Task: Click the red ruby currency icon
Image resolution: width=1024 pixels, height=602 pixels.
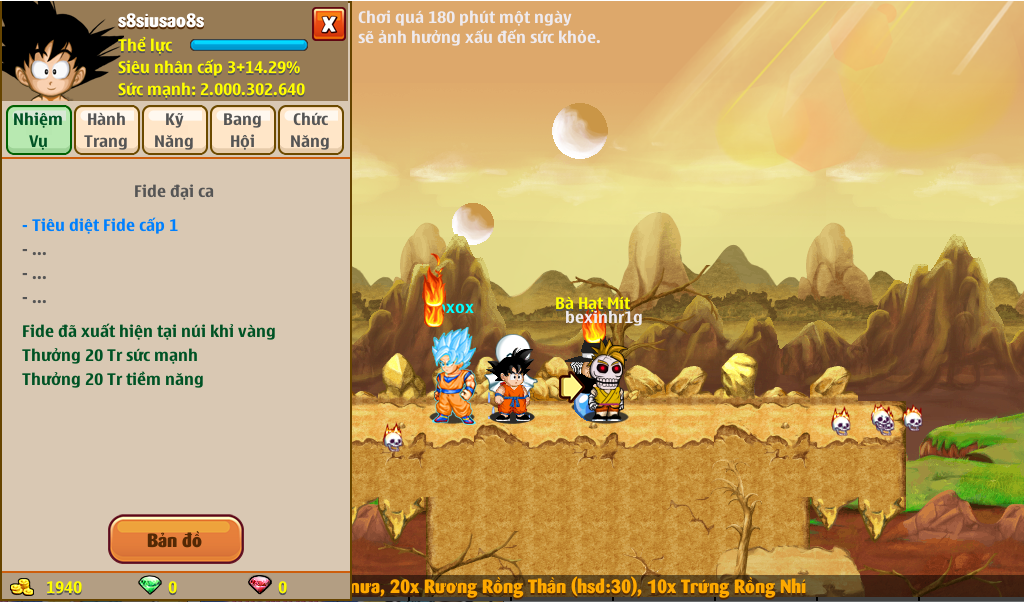Action: pos(259,586)
